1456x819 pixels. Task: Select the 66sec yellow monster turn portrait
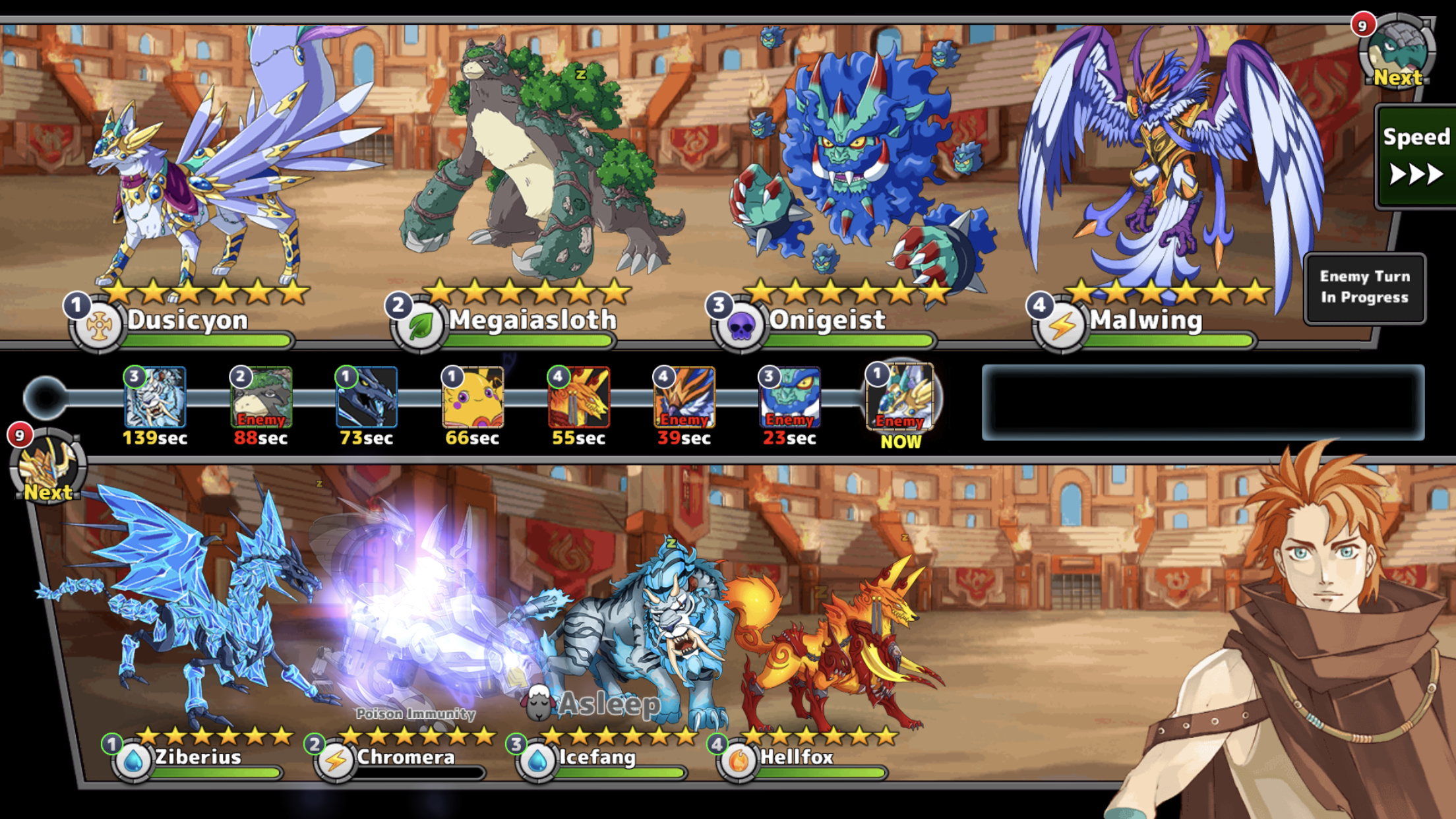coord(473,398)
